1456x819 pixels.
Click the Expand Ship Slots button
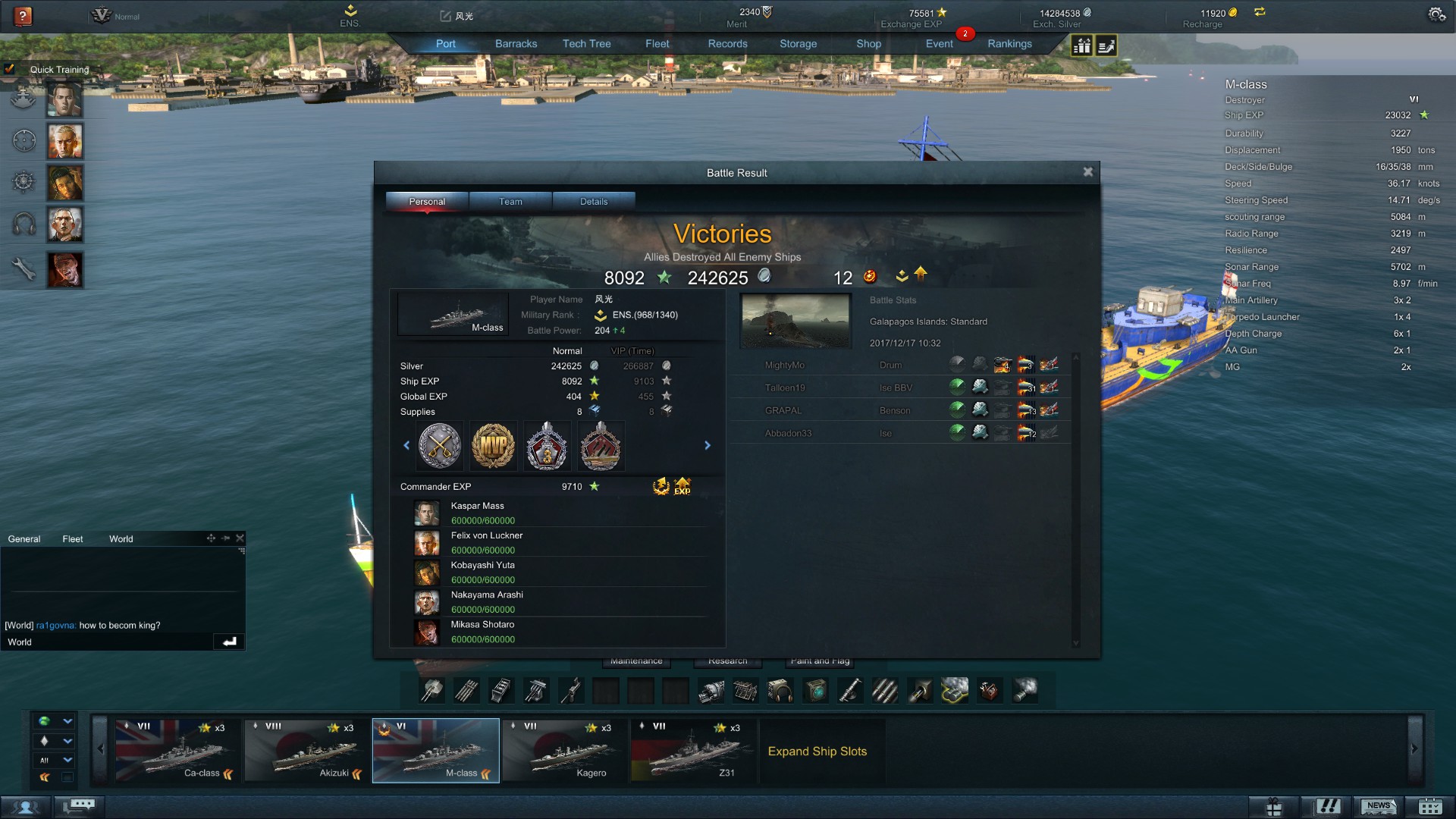pyautogui.click(x=817, y=752)
